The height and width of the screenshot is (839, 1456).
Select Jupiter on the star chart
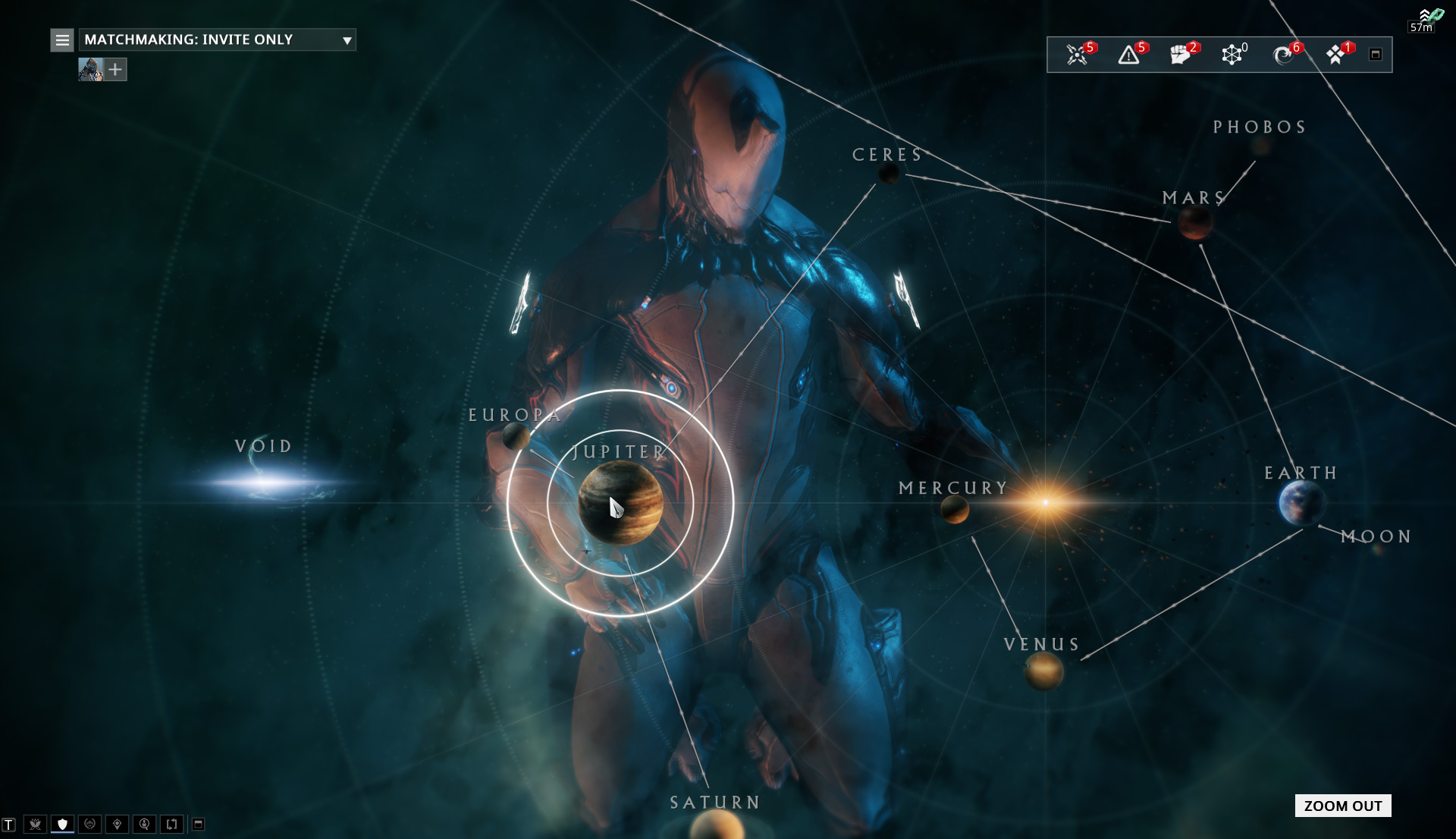620,503
